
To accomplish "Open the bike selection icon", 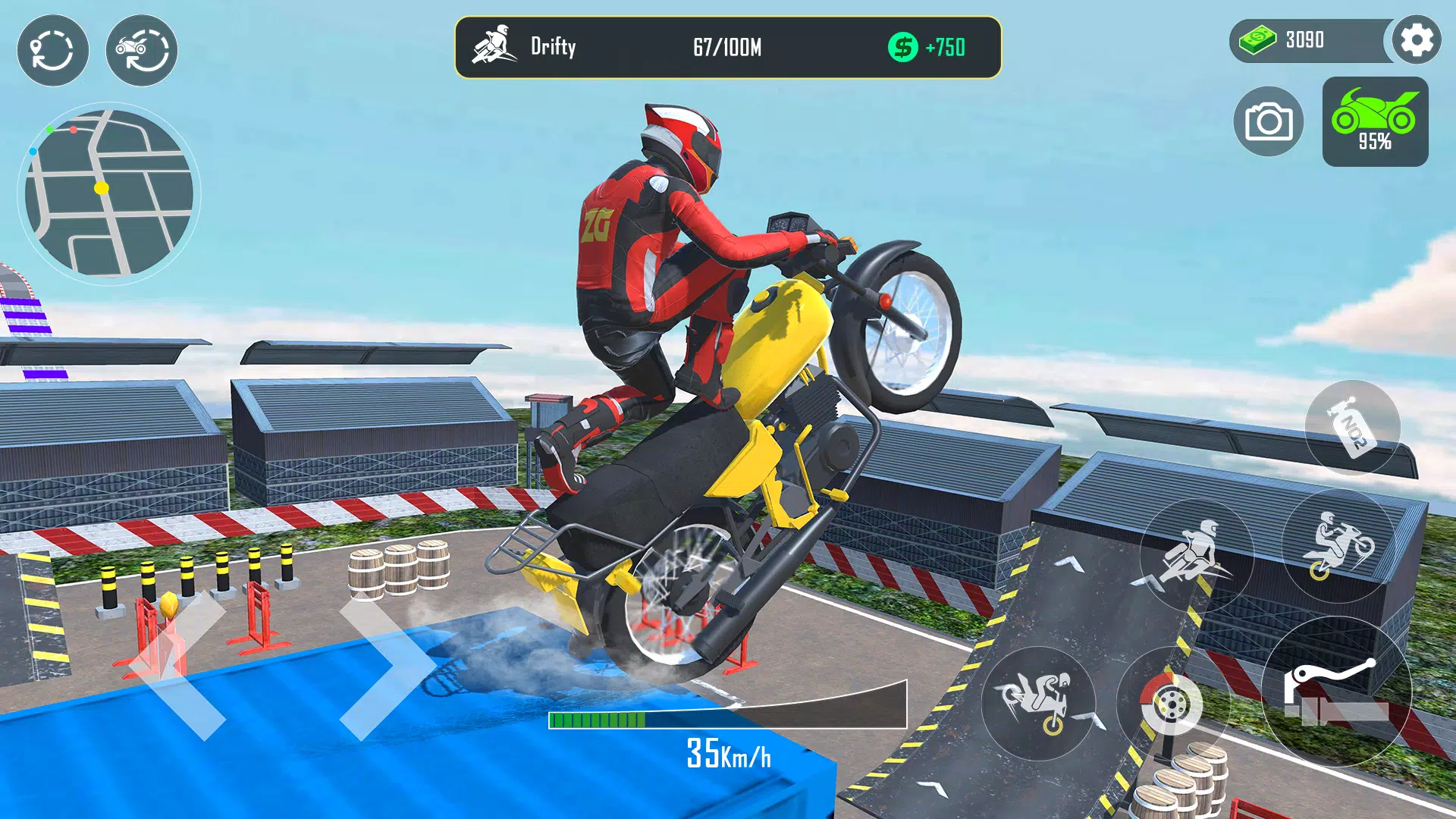I will (x=144, y=49).
